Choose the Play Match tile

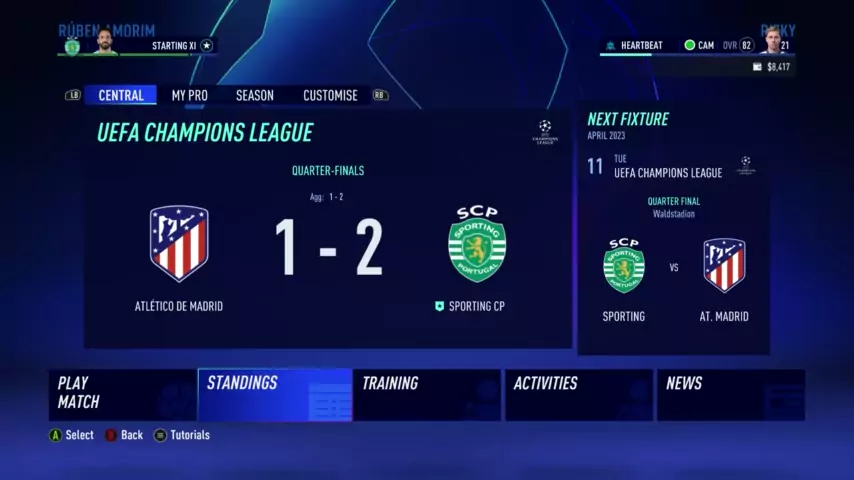tap(122, 394)
